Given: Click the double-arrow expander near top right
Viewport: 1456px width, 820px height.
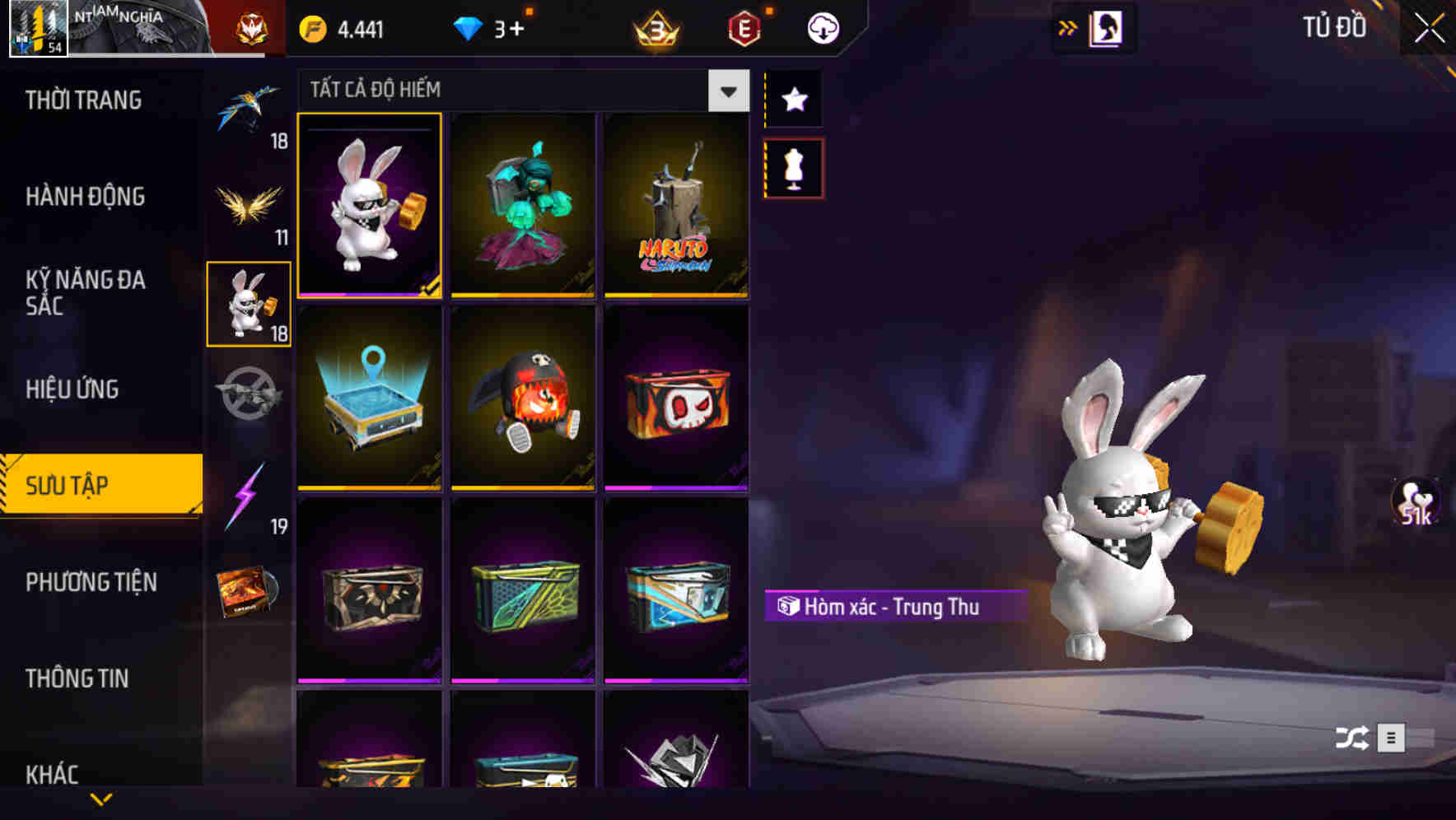Looking at the screenshot, I should (1068, 26).
